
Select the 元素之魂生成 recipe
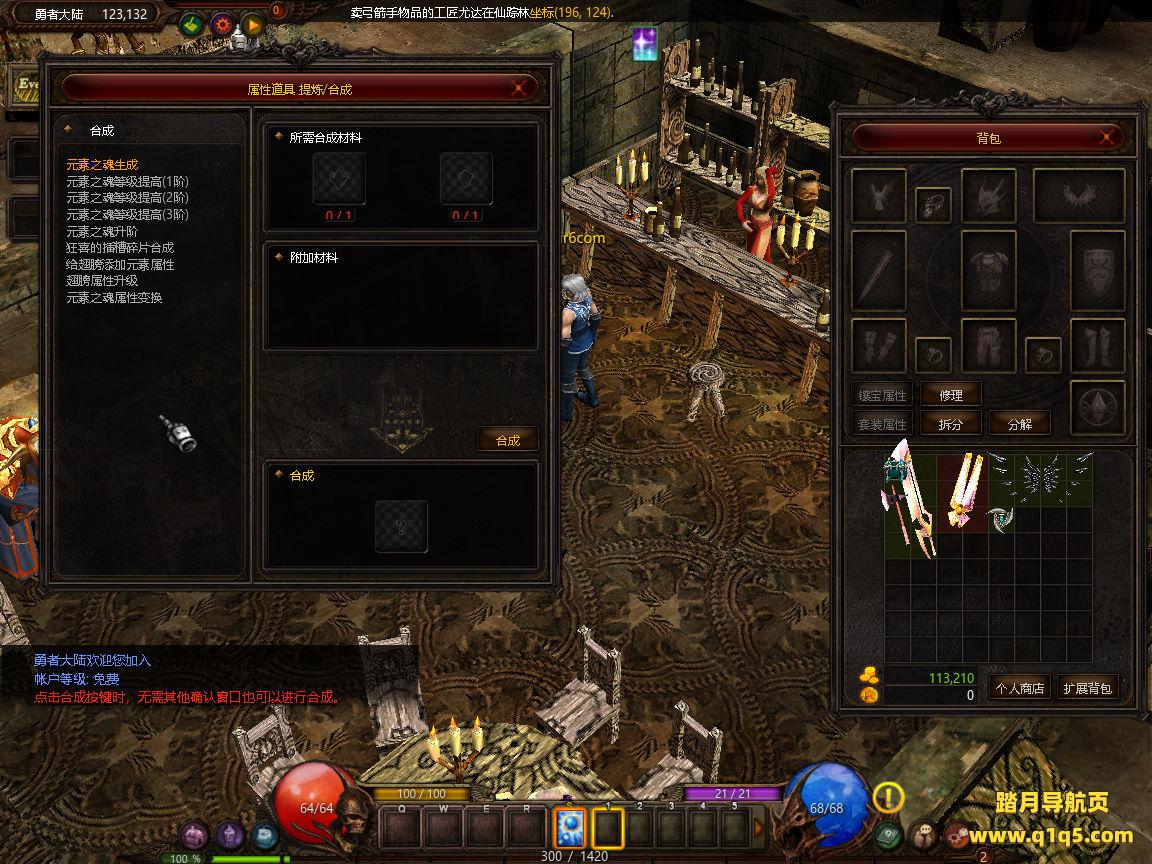102,165
